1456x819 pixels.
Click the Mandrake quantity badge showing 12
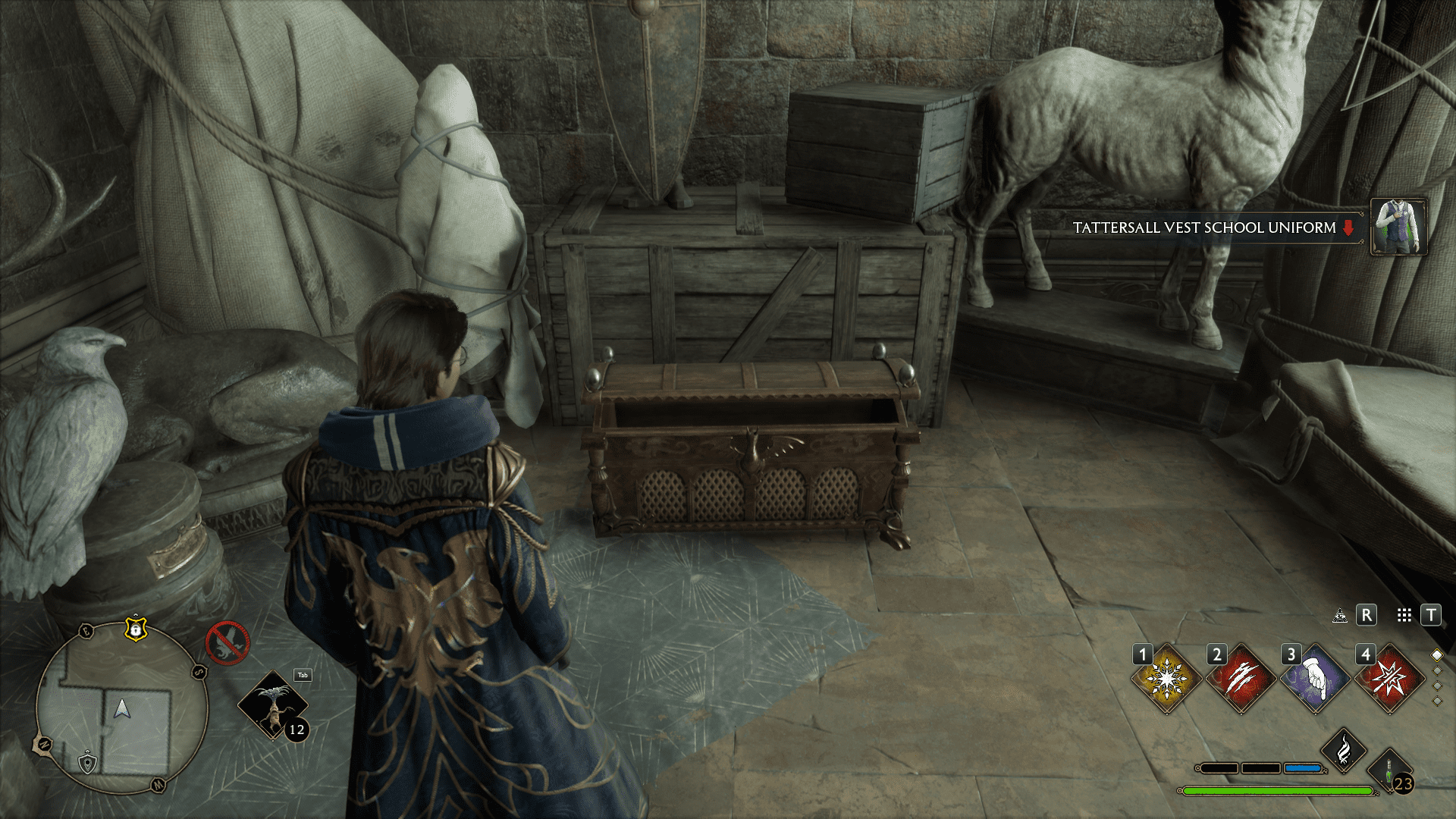coord(297,730)
